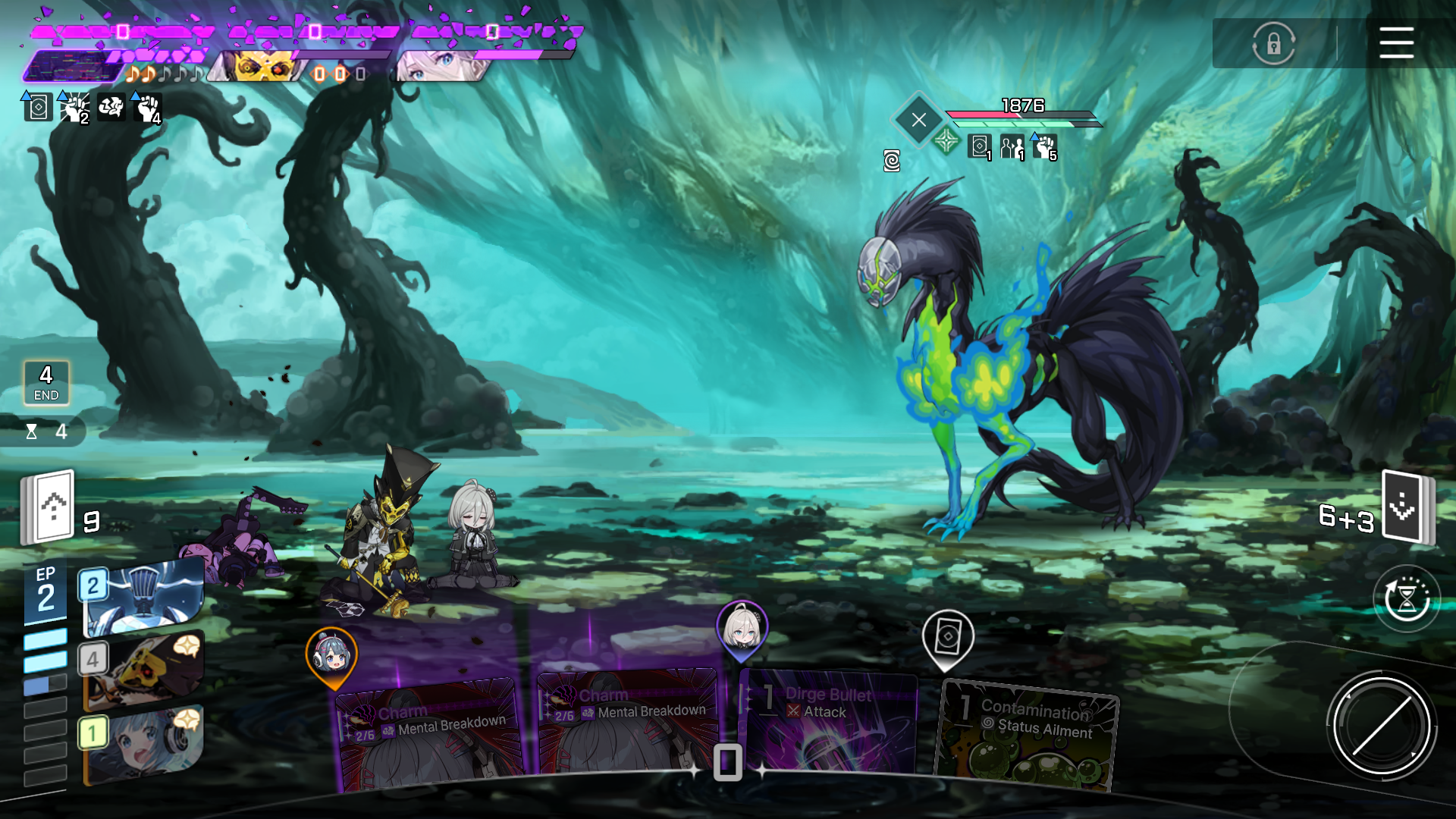Inspect the enemy green diamond status icon
This screenshot has width=1456, height=819.
946,141
